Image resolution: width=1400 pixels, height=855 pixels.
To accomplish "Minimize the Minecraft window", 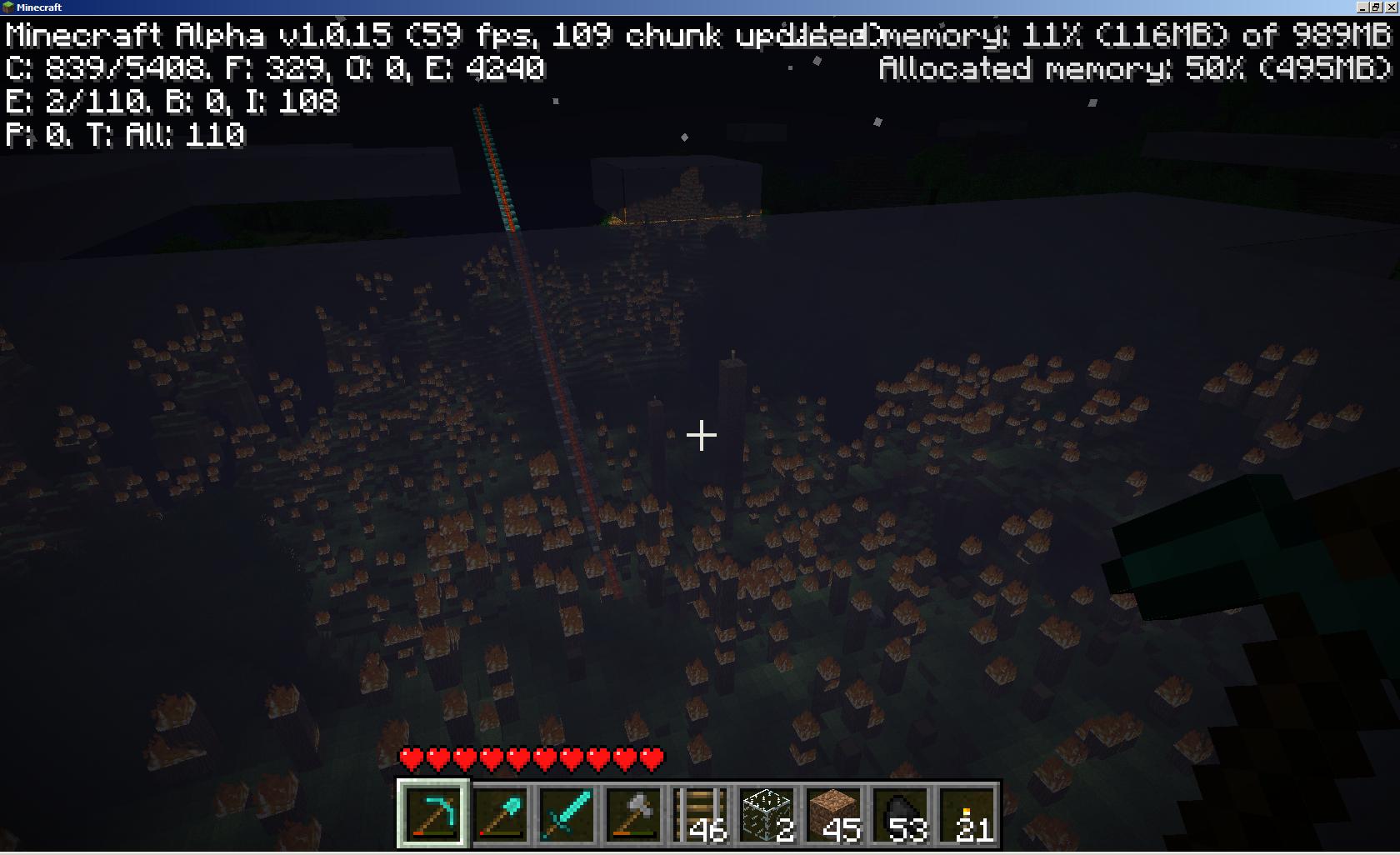I will tap(1363, 7).
